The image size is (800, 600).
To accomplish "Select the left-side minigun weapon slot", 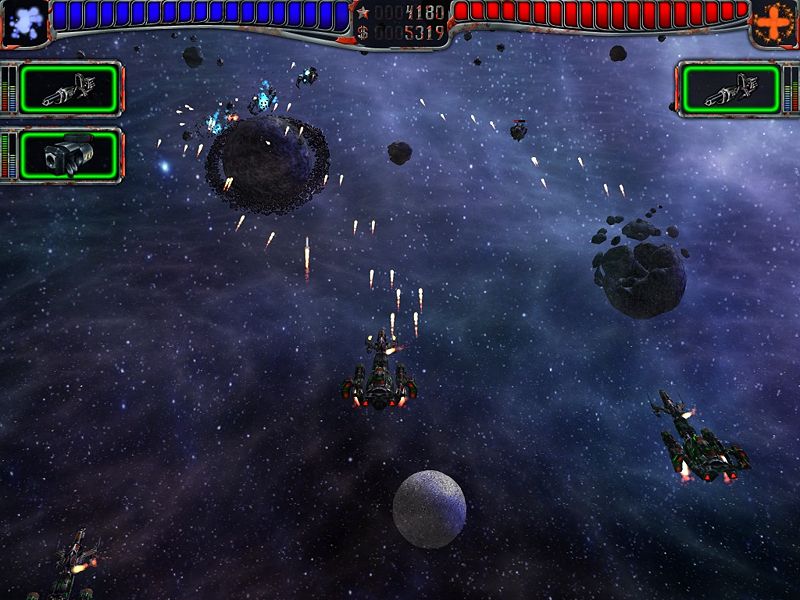I will pyautogui.click(x=69, y=89).
